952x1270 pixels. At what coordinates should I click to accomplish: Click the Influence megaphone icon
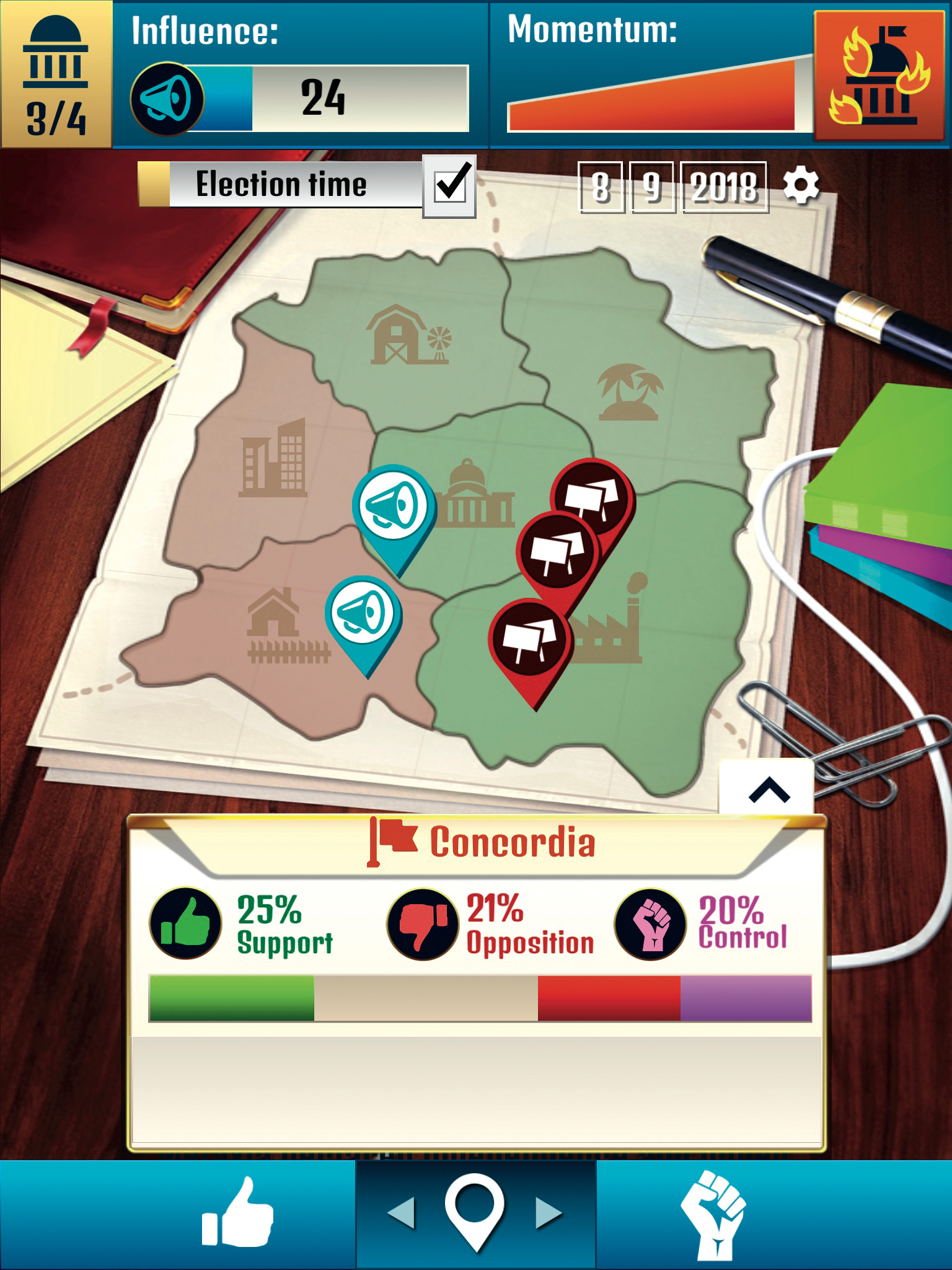167,99
